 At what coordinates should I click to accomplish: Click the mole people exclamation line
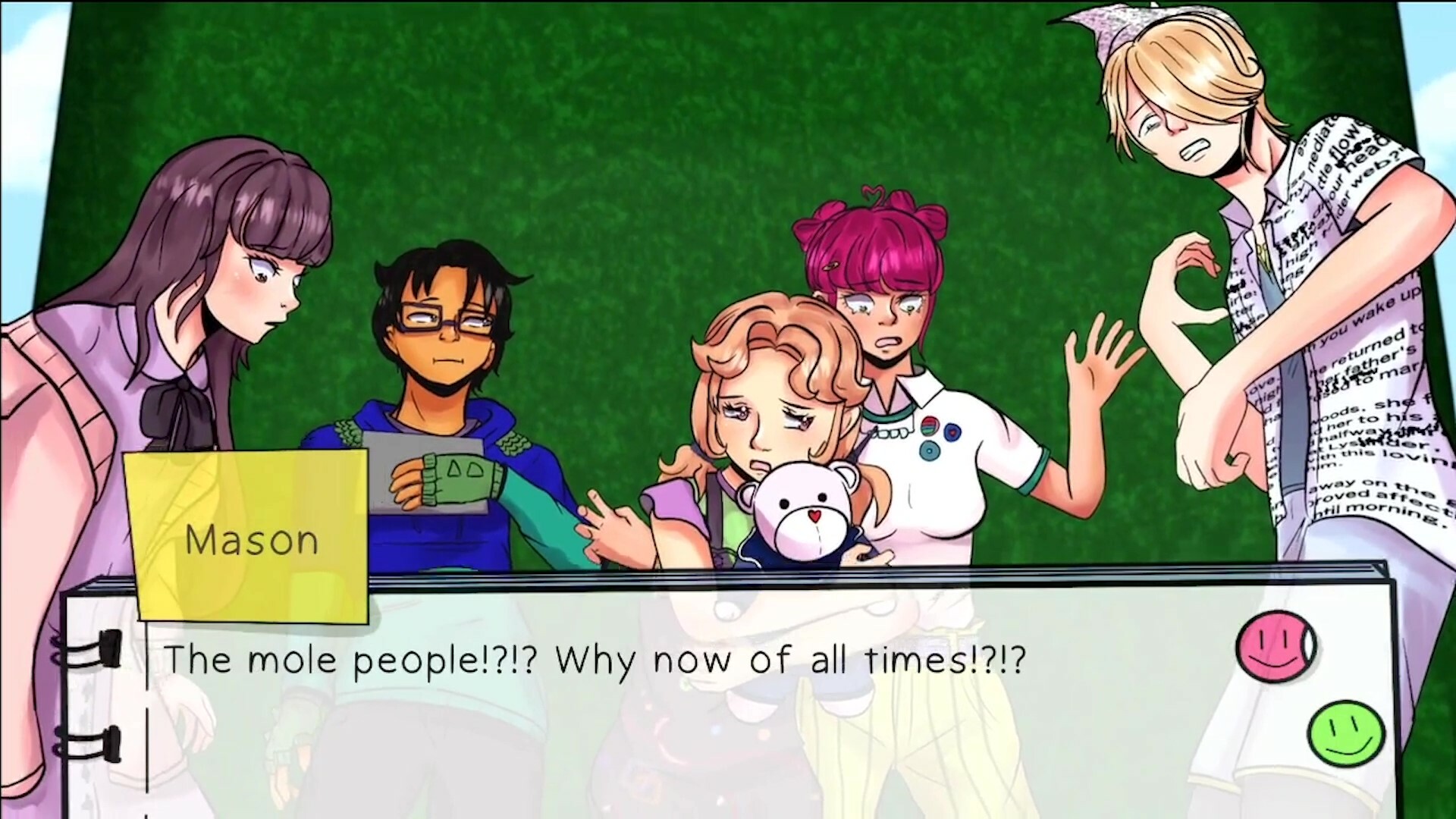(595, 660)
